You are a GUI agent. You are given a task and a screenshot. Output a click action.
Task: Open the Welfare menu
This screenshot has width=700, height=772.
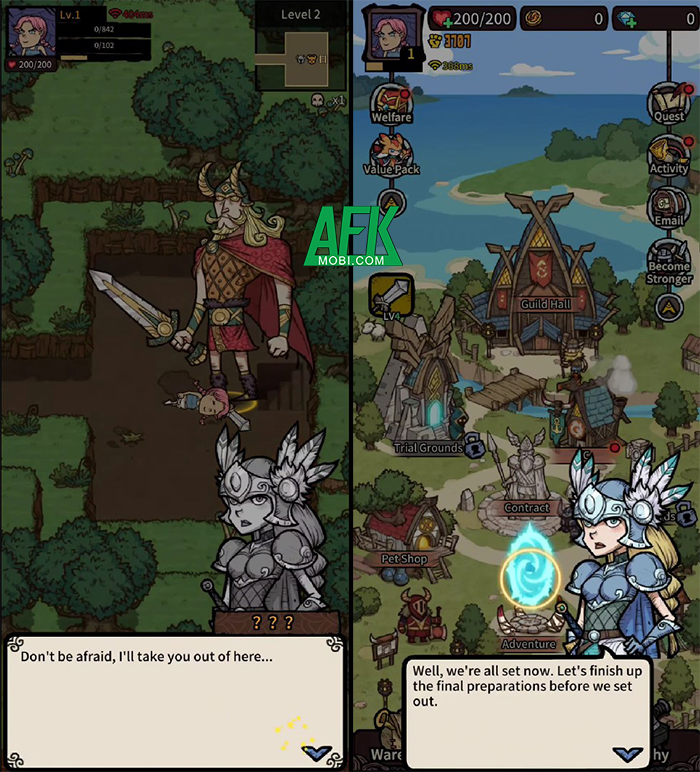click(391, 102)
